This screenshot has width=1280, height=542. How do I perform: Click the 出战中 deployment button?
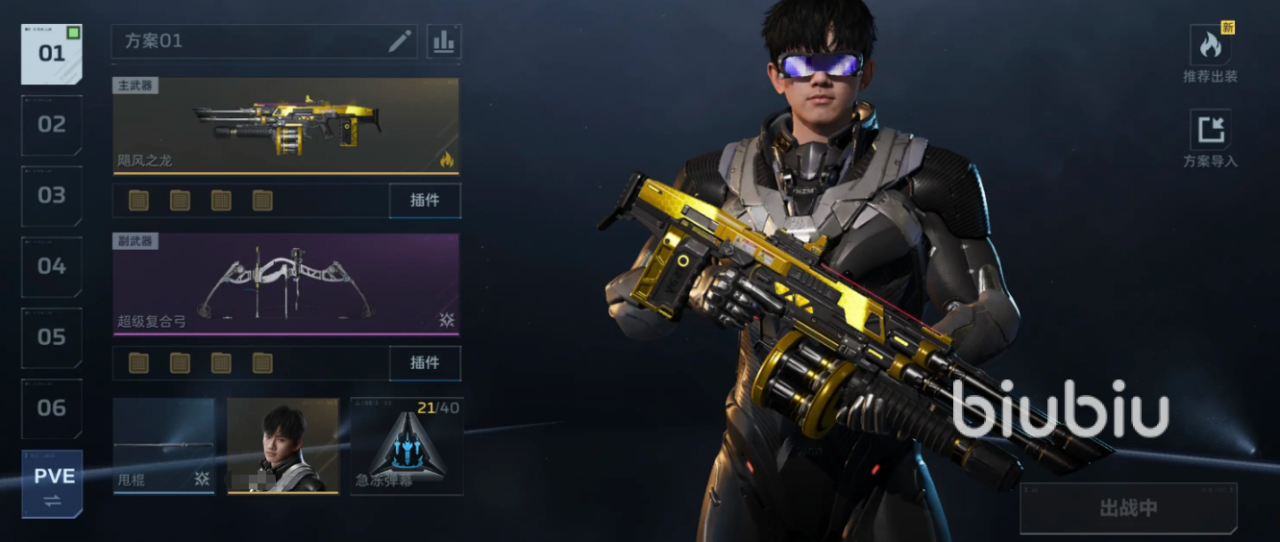pos(1128,508)
